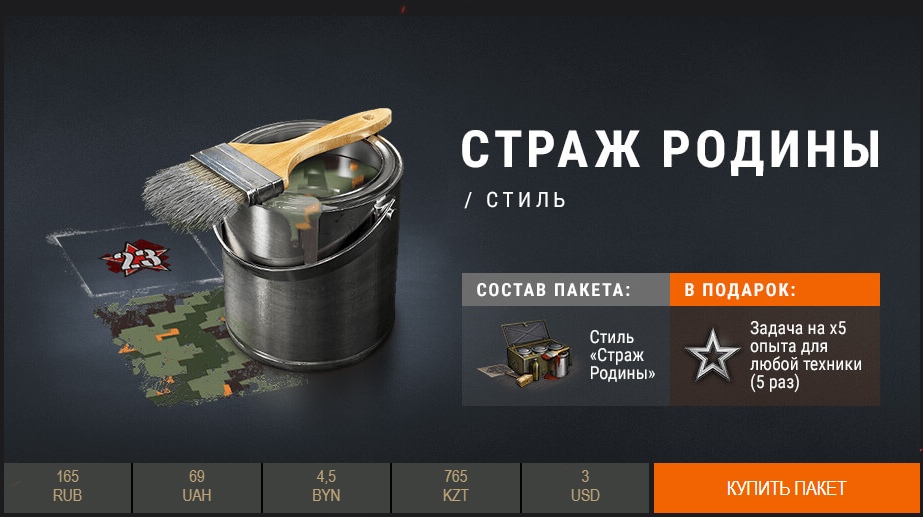This screenshot has width=923, height=517.
Task: Click the x5 experience star bonus icon
Action: coord(711,355)
